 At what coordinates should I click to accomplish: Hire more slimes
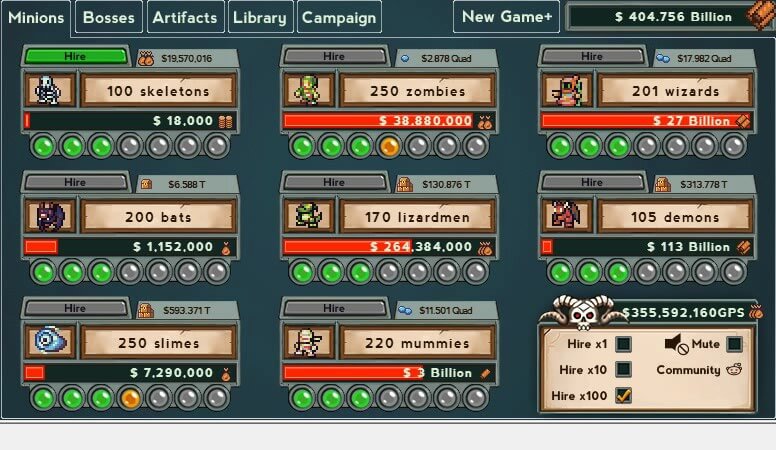(76, 309)
